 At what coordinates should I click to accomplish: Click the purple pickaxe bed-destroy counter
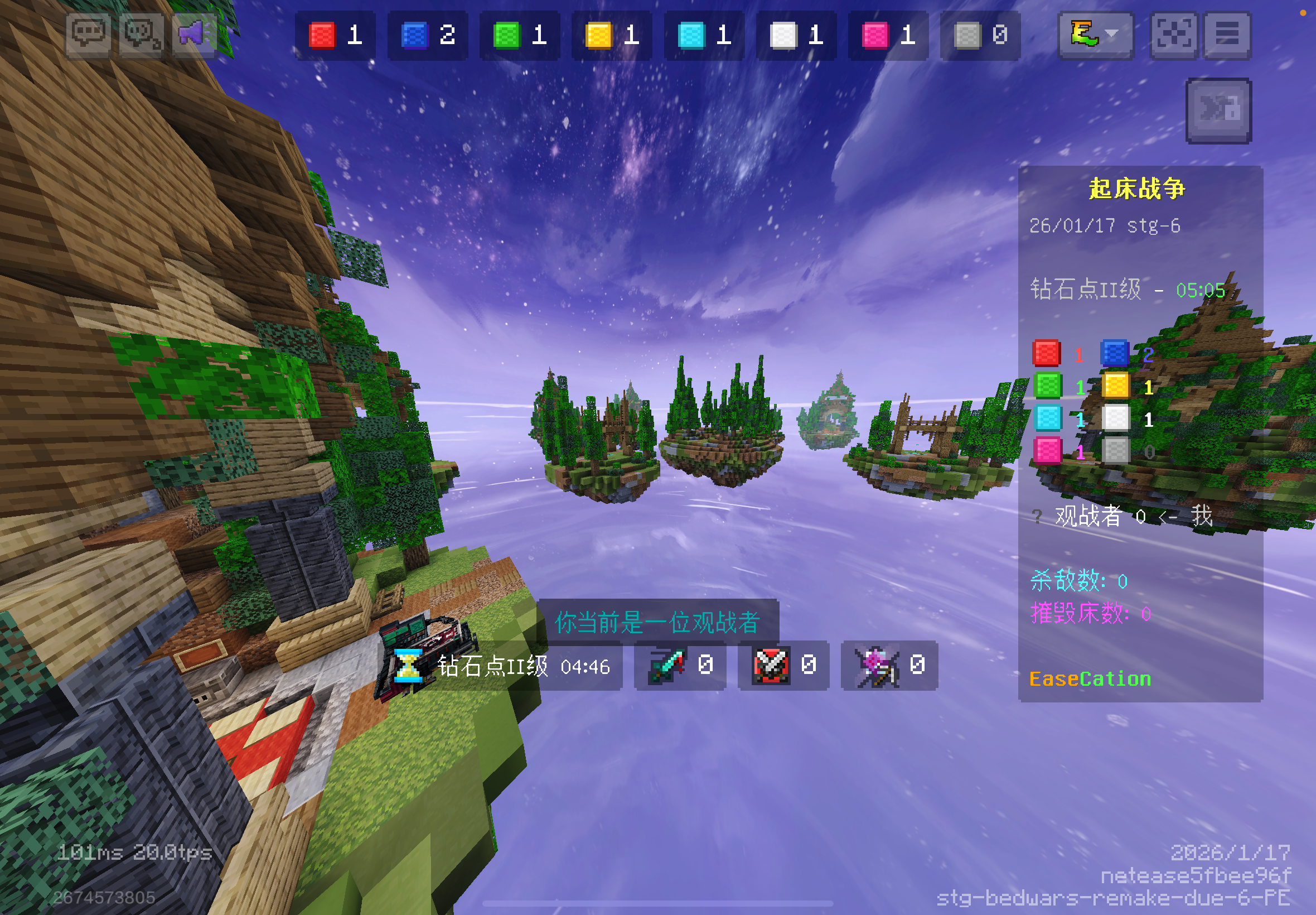pyautogui.click(x=889, y=666)
